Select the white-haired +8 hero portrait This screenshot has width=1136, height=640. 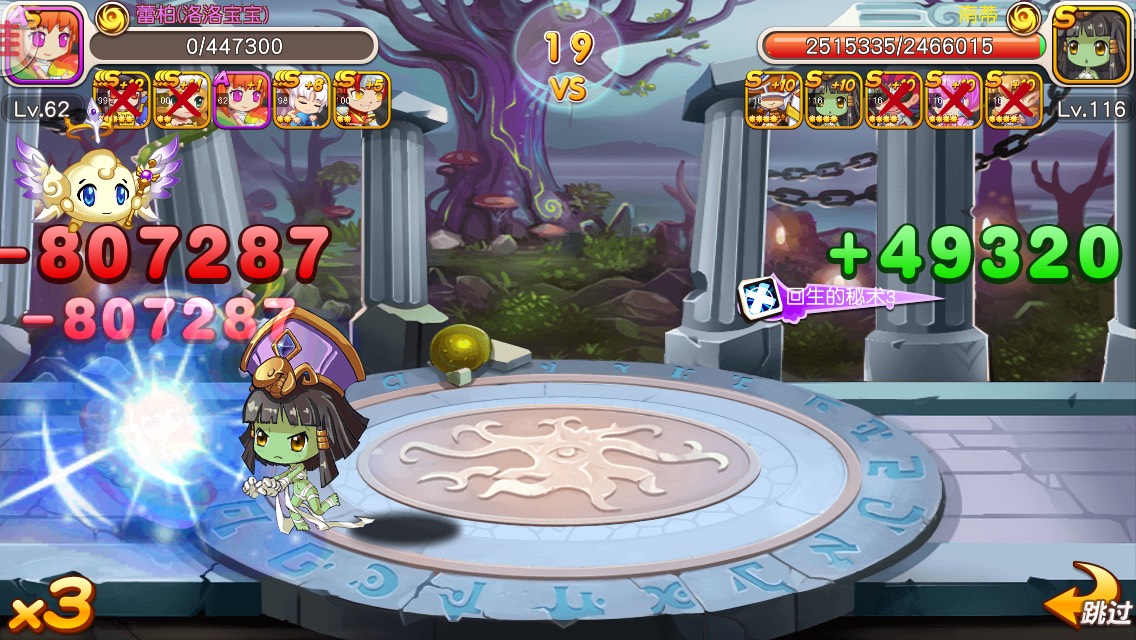coord(300,98)
